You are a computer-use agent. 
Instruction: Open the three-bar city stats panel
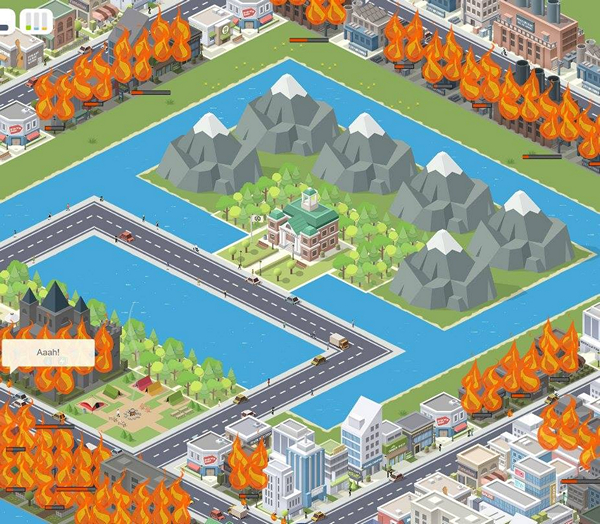tap(38, 20)
